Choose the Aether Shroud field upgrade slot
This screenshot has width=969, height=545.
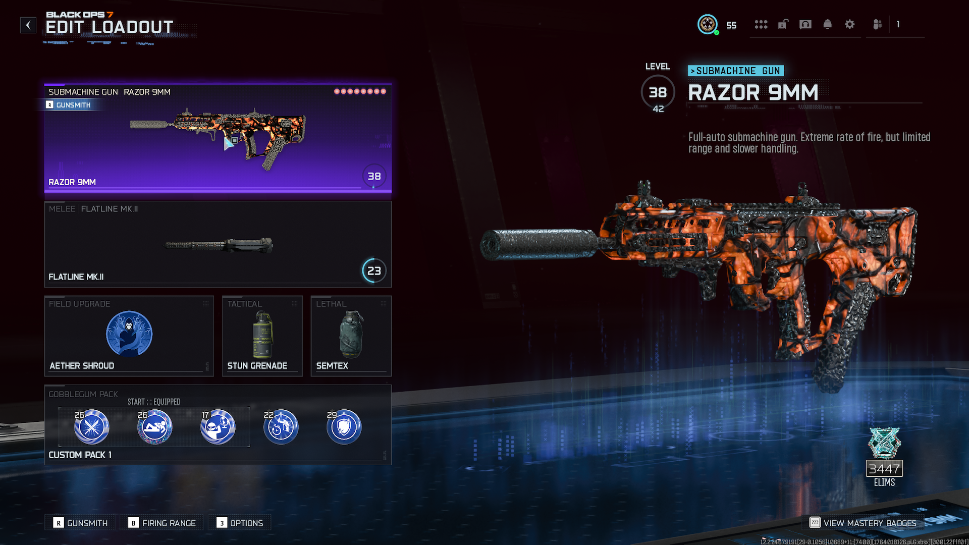(x=129, y=335)
